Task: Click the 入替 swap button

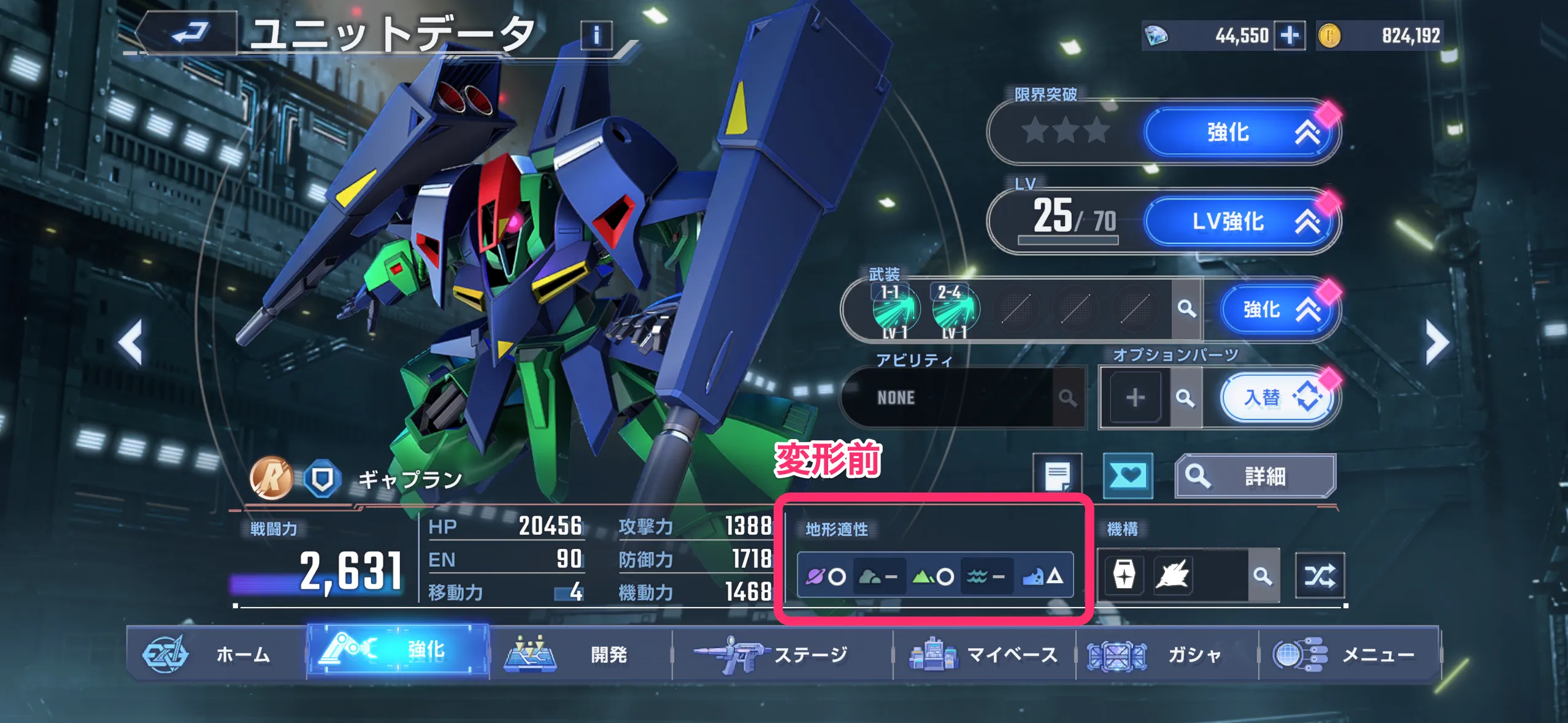Action: (x=1277, y=397)
